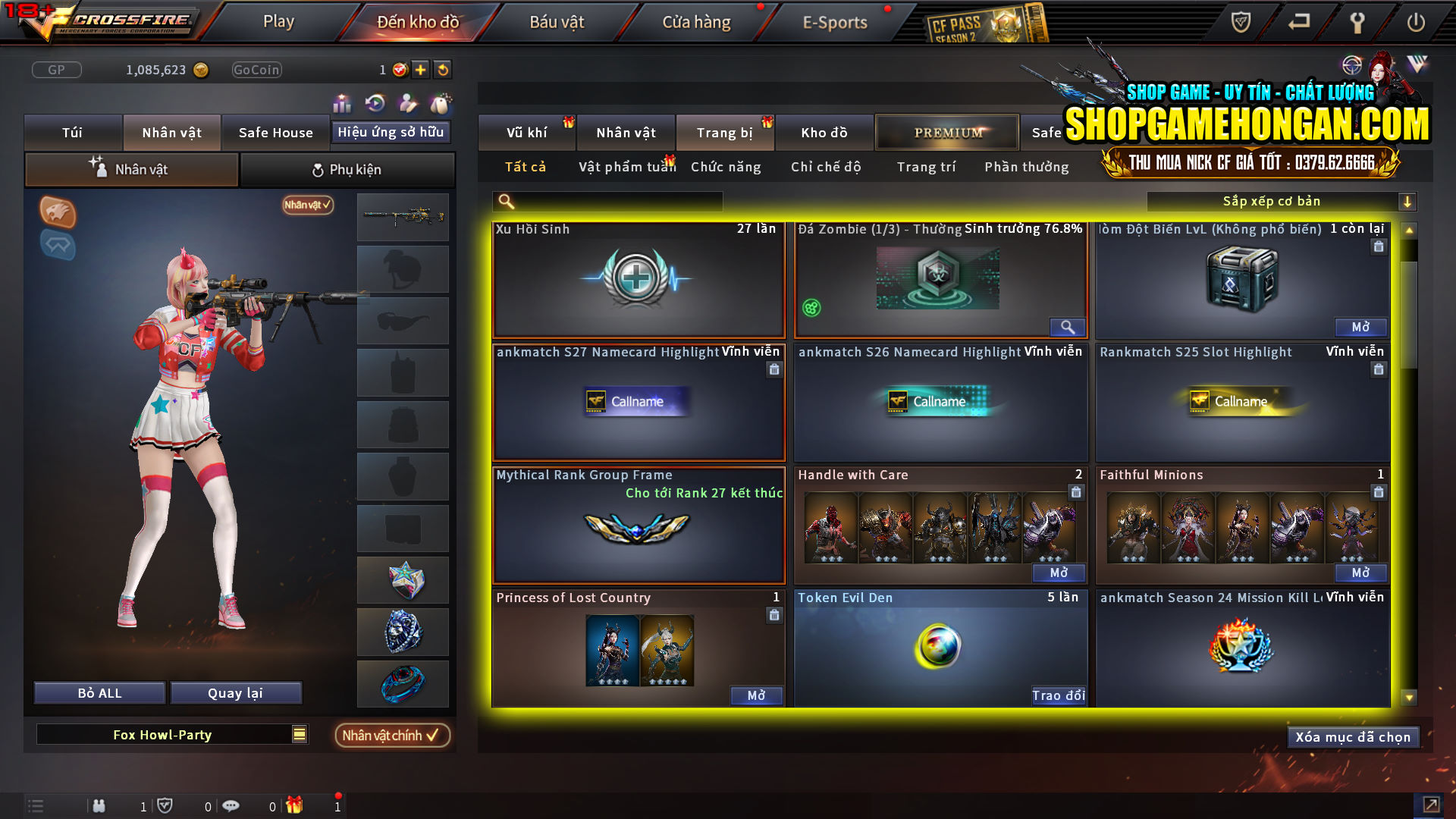1456x819 pixels.
Task: Open the magnifier preview on the Đá Zombie card
Action: tap(1068, 328)
